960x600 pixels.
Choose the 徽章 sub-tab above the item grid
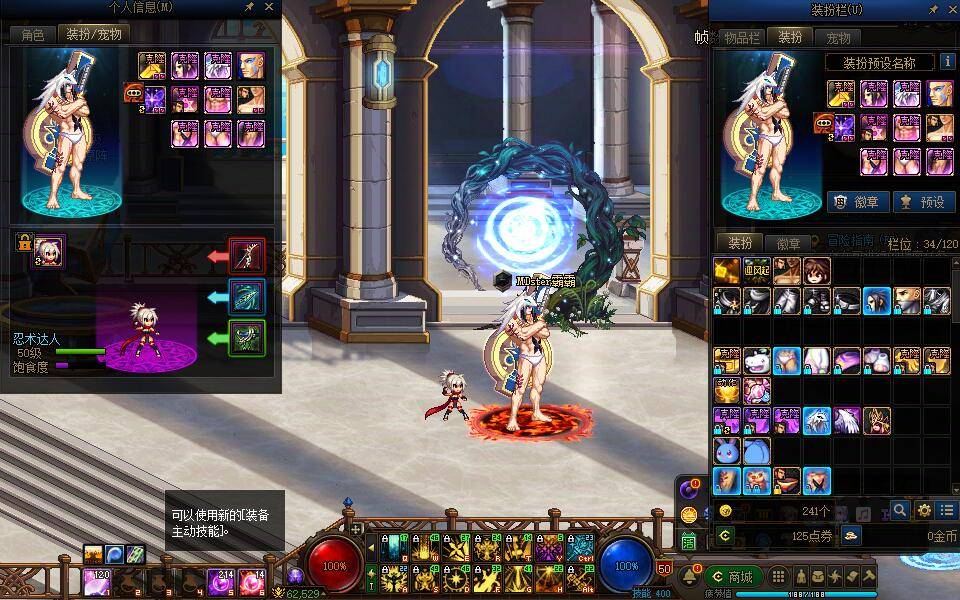(x=788, y=243)
